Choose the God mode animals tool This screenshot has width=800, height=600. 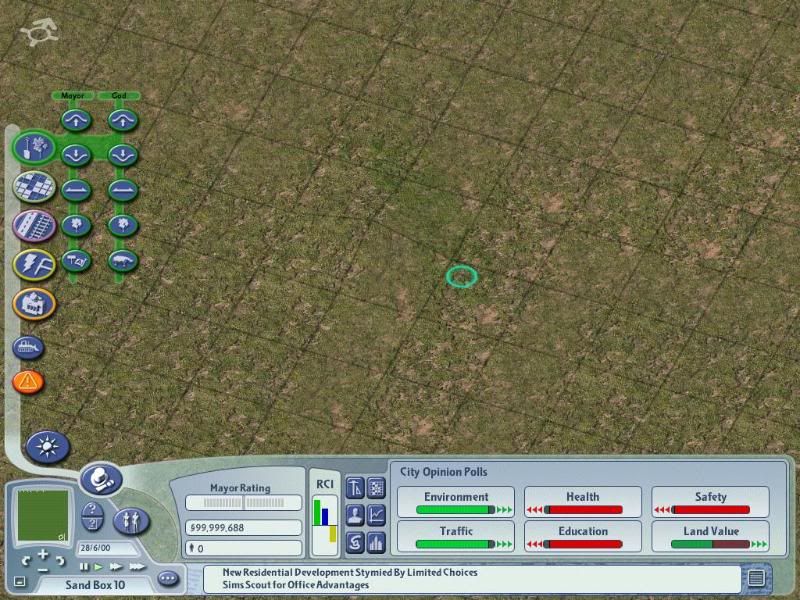coord(122,259)
